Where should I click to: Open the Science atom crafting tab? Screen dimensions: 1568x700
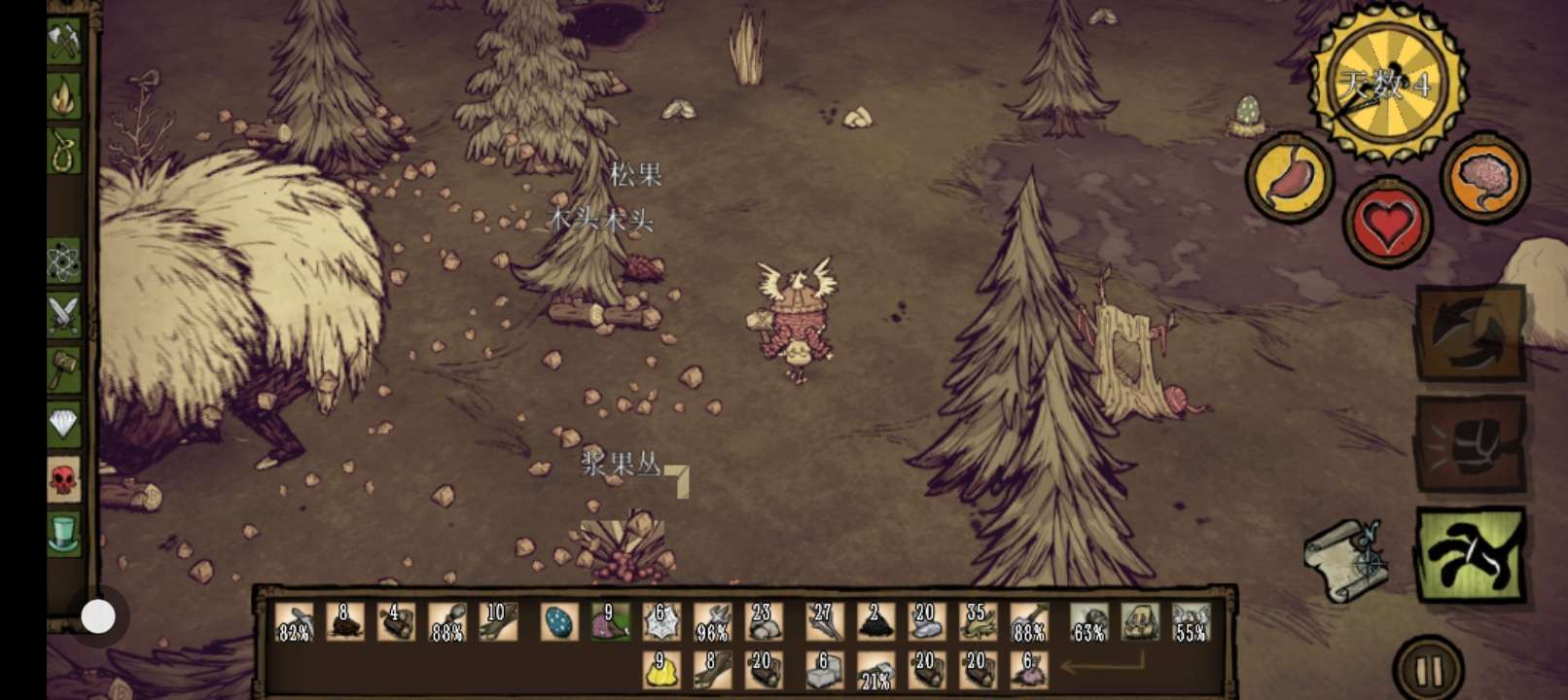coord(64,261)
